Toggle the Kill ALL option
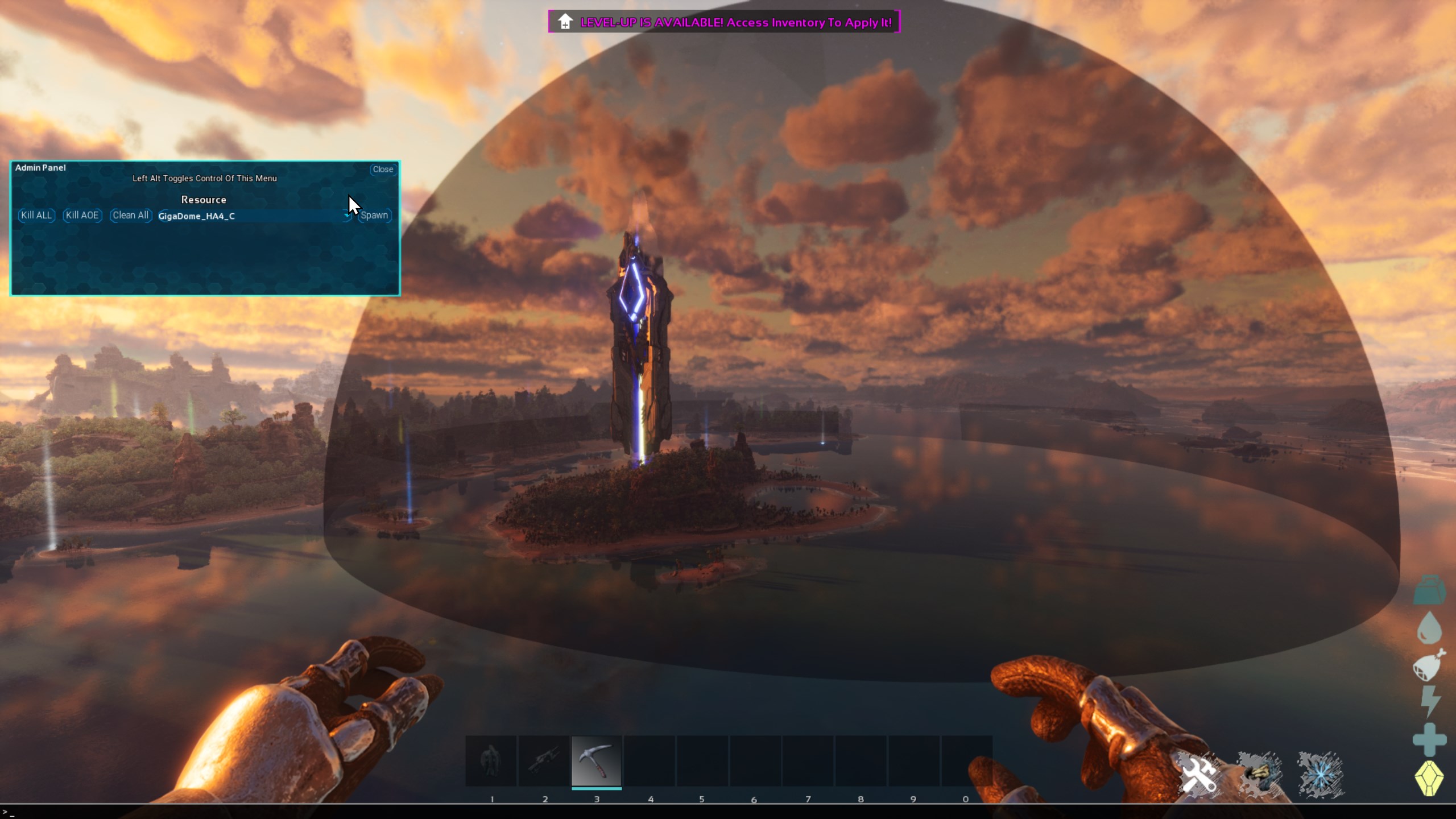The height and width of the screenshot is (819, 1456). (x=35, y=216)
